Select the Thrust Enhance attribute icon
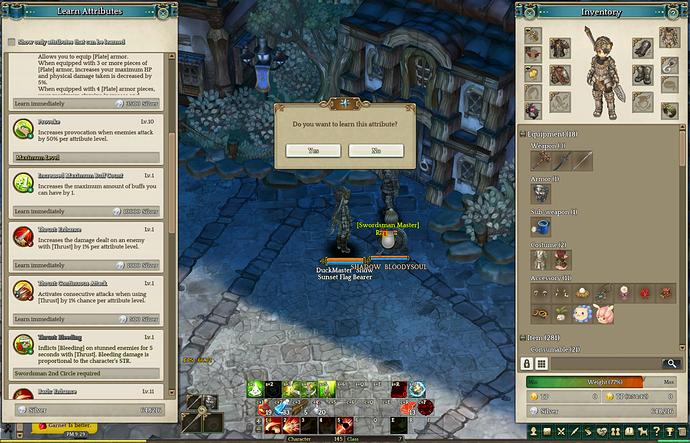 (x=23, y=237)
